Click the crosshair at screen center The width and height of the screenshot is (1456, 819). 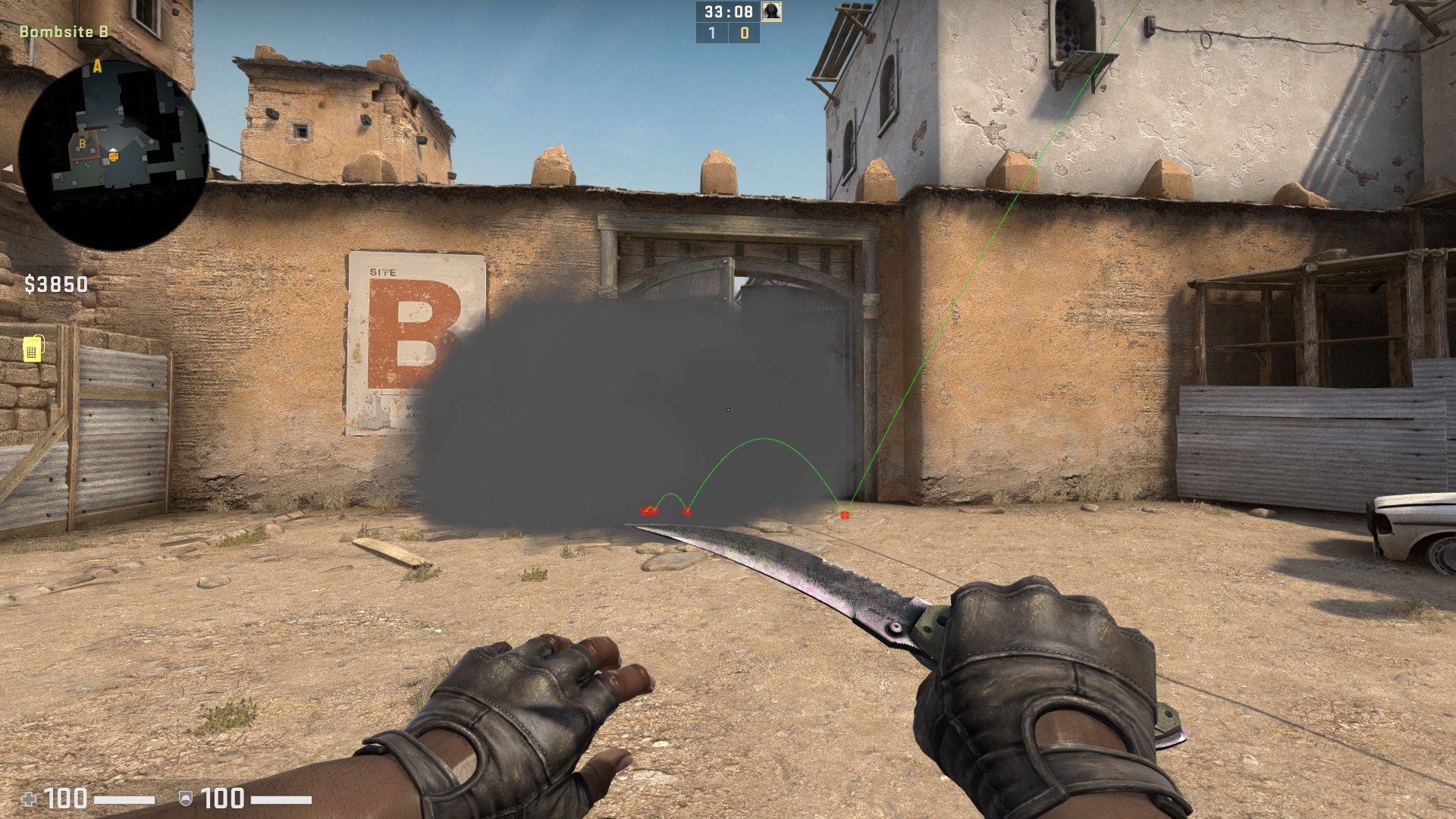728,409
